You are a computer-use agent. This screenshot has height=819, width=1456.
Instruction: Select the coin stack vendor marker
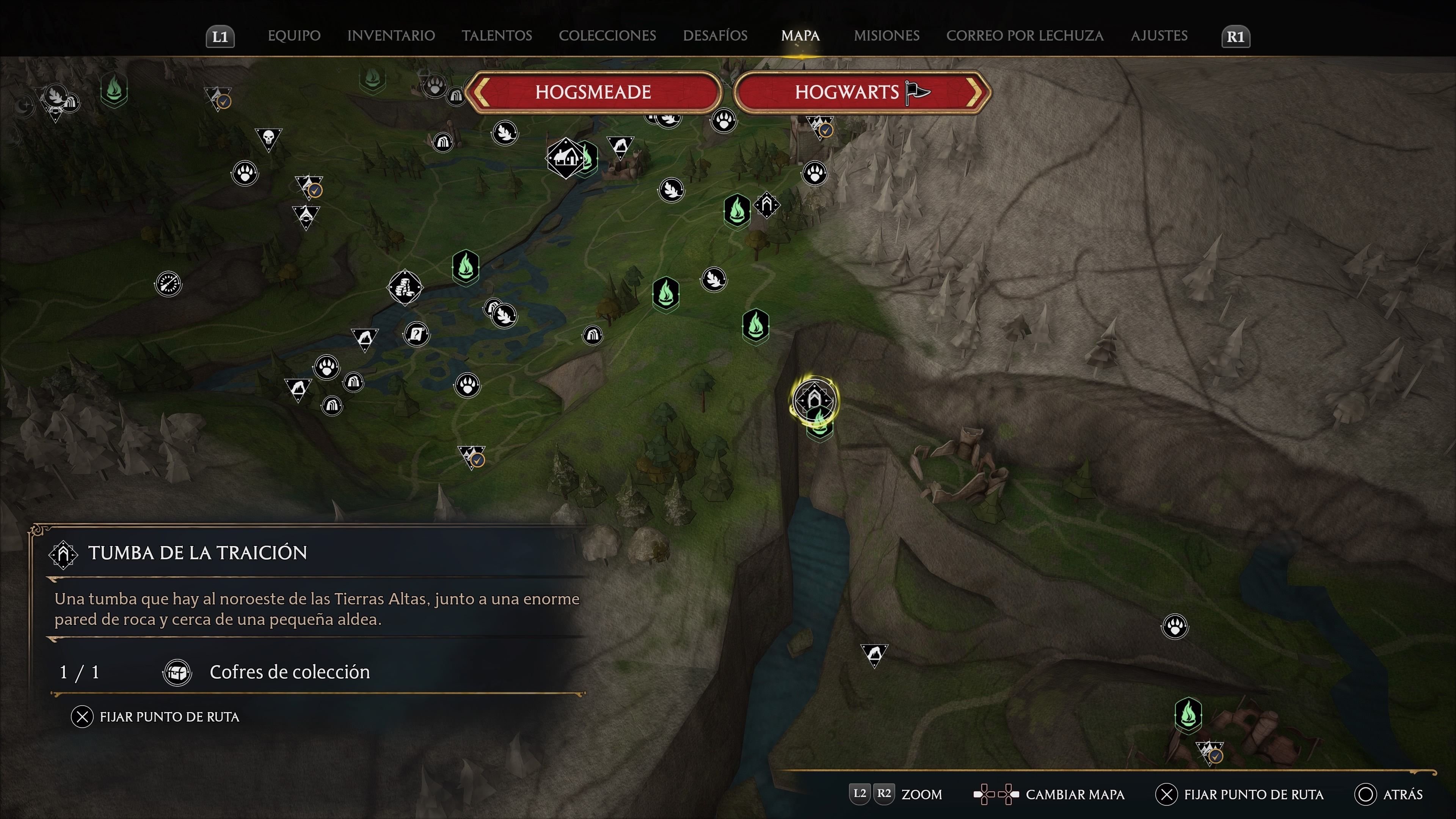click(x=405, y=287)
